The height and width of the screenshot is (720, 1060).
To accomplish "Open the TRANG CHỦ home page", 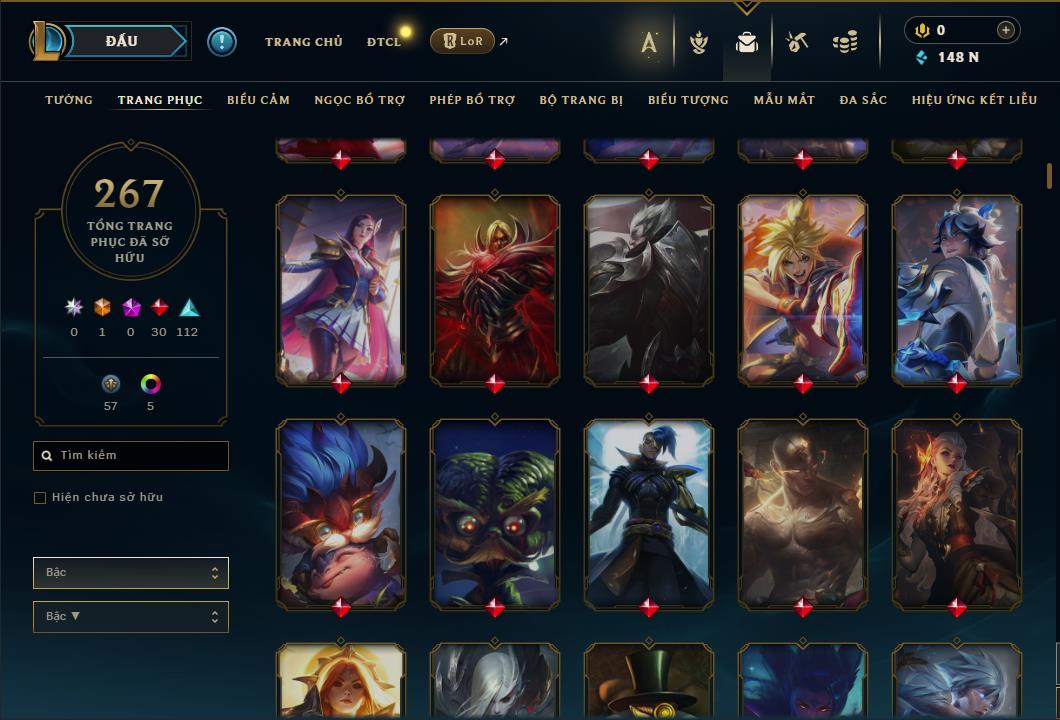I will click(303, 42).
